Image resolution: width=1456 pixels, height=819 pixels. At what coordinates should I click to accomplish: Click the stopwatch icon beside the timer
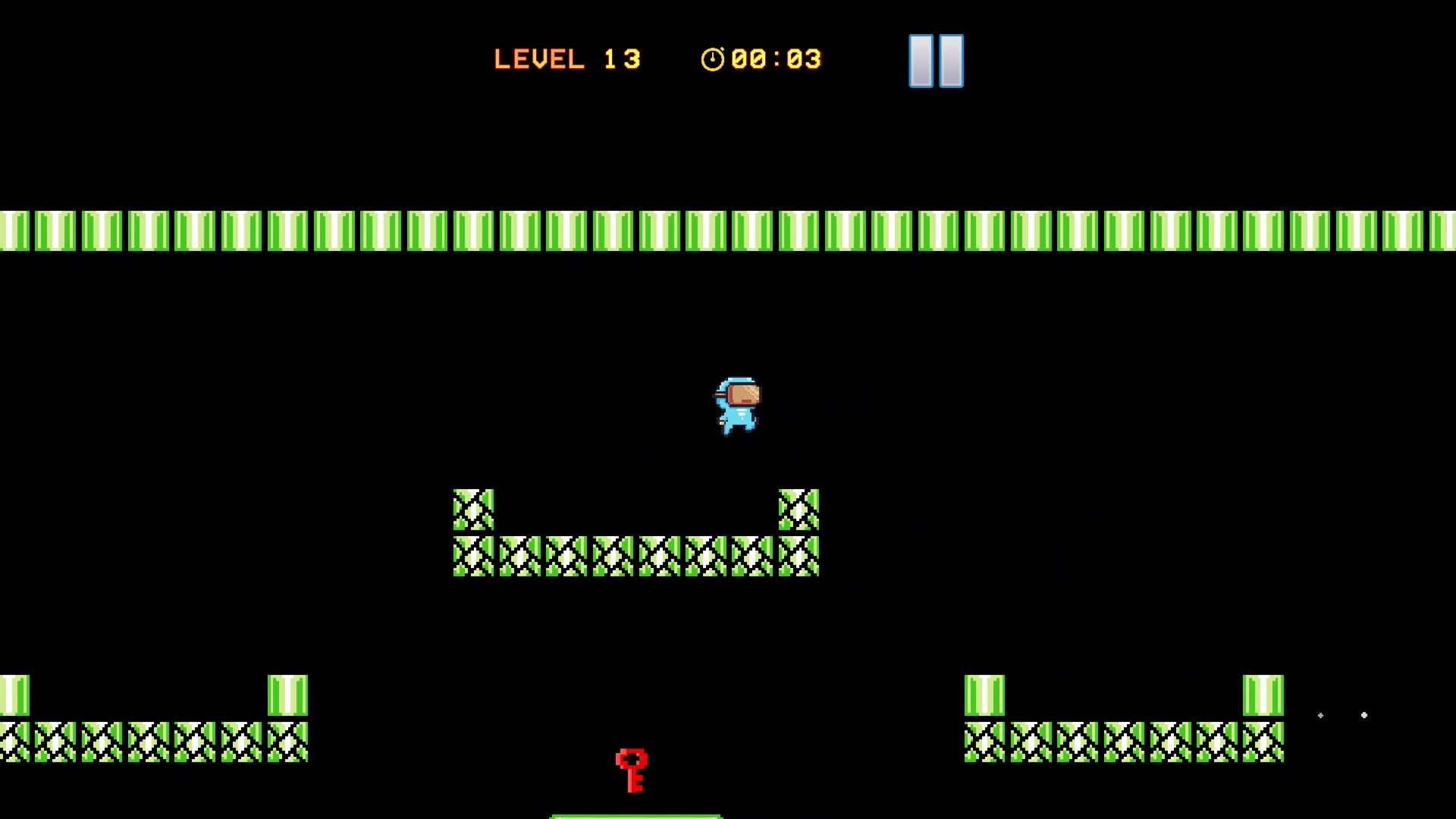[713, 59]
